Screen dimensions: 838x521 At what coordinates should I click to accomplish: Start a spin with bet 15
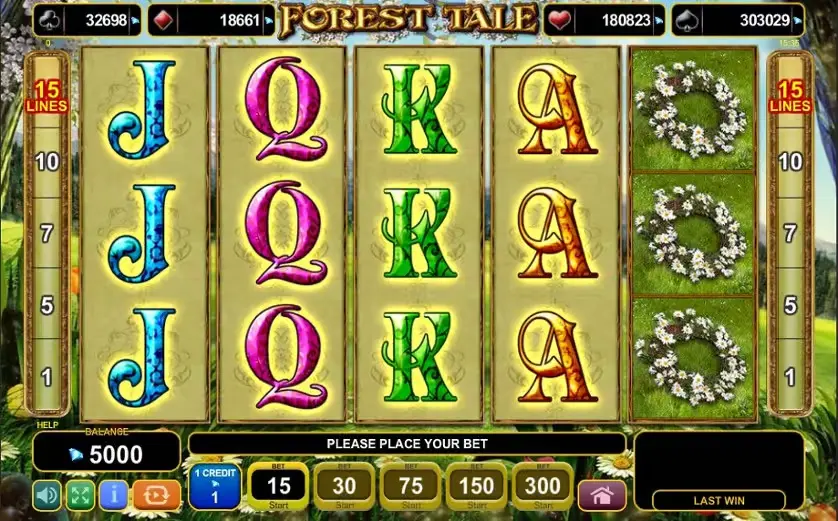click(x=278, y=487)
